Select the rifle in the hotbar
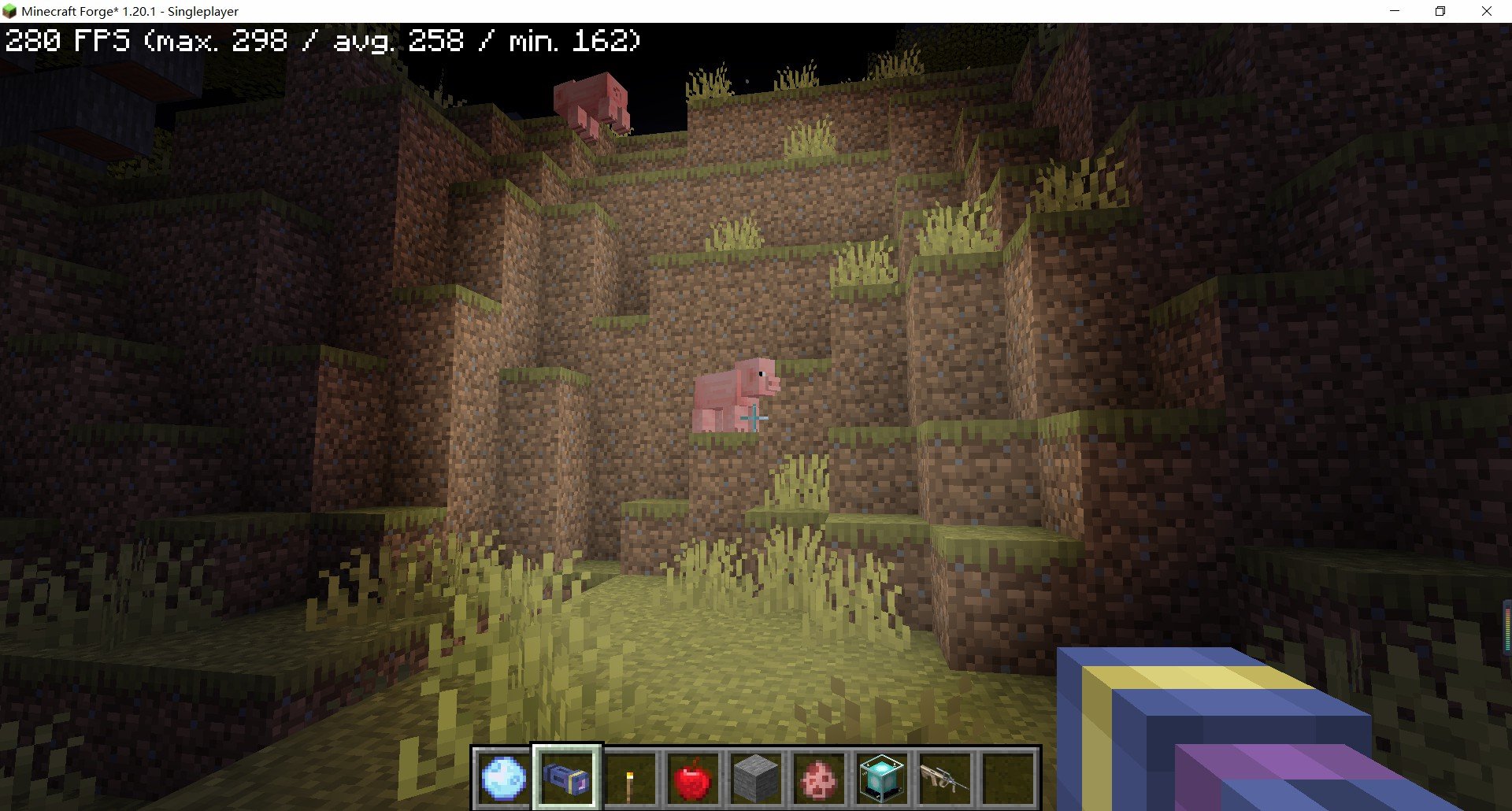This screenshot has height=811, width=1512. 943,776
